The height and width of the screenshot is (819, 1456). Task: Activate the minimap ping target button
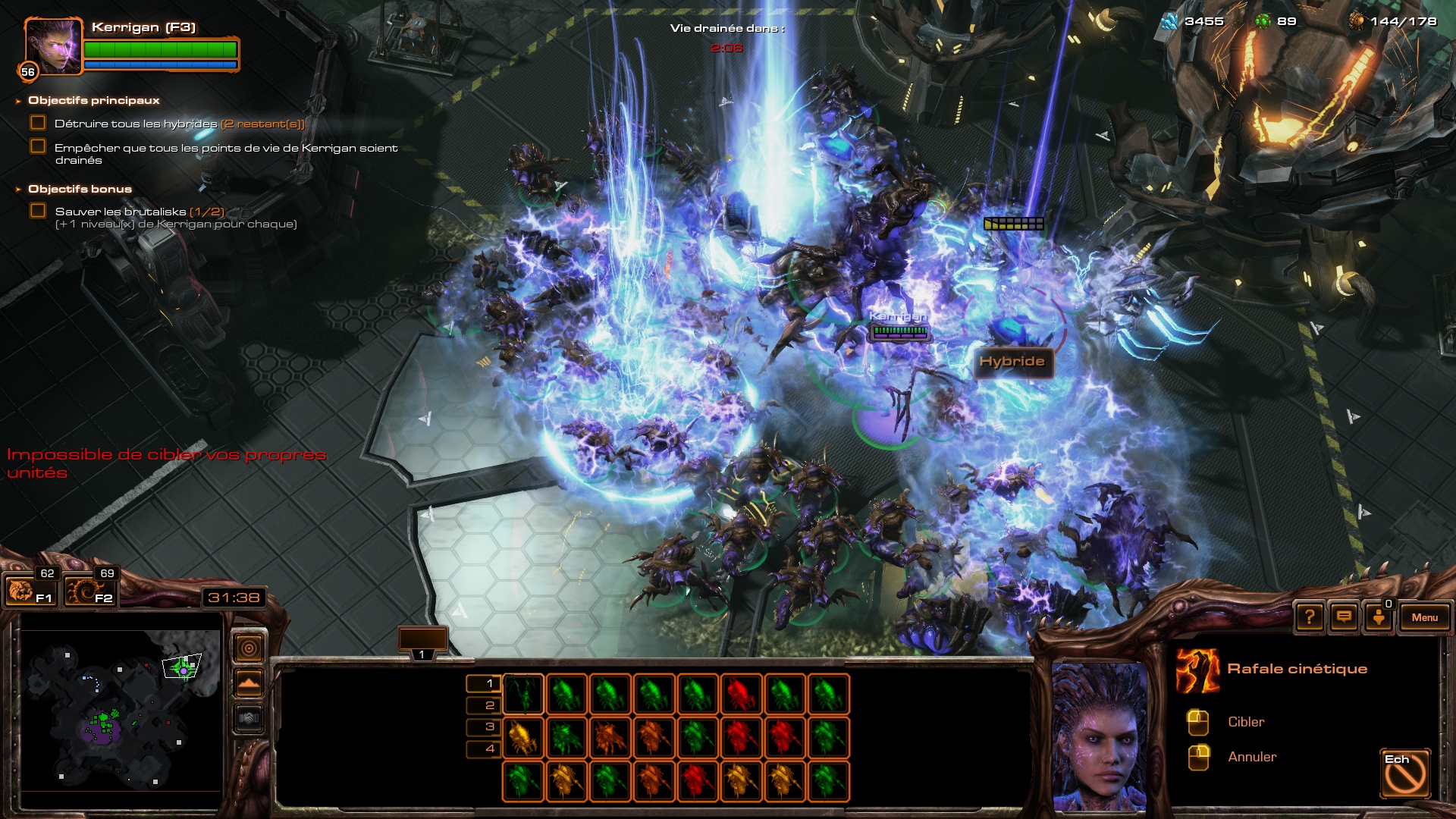pyautogui.click(x=249, y=648)
